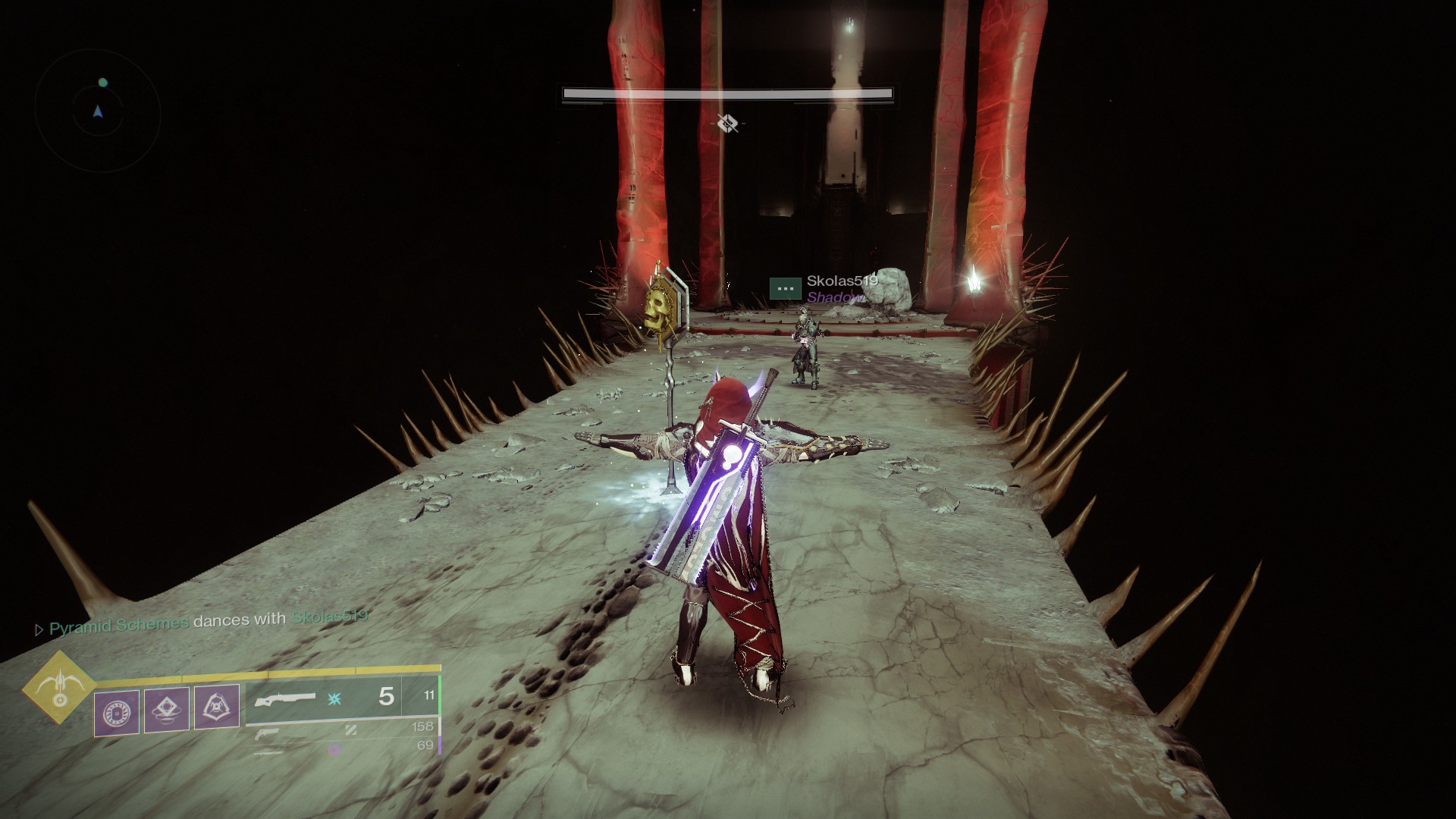Use the round grenade ability icon
The height and width of the screenshot is (819, 1456).
pyautogui.click(x=118, y=713)
